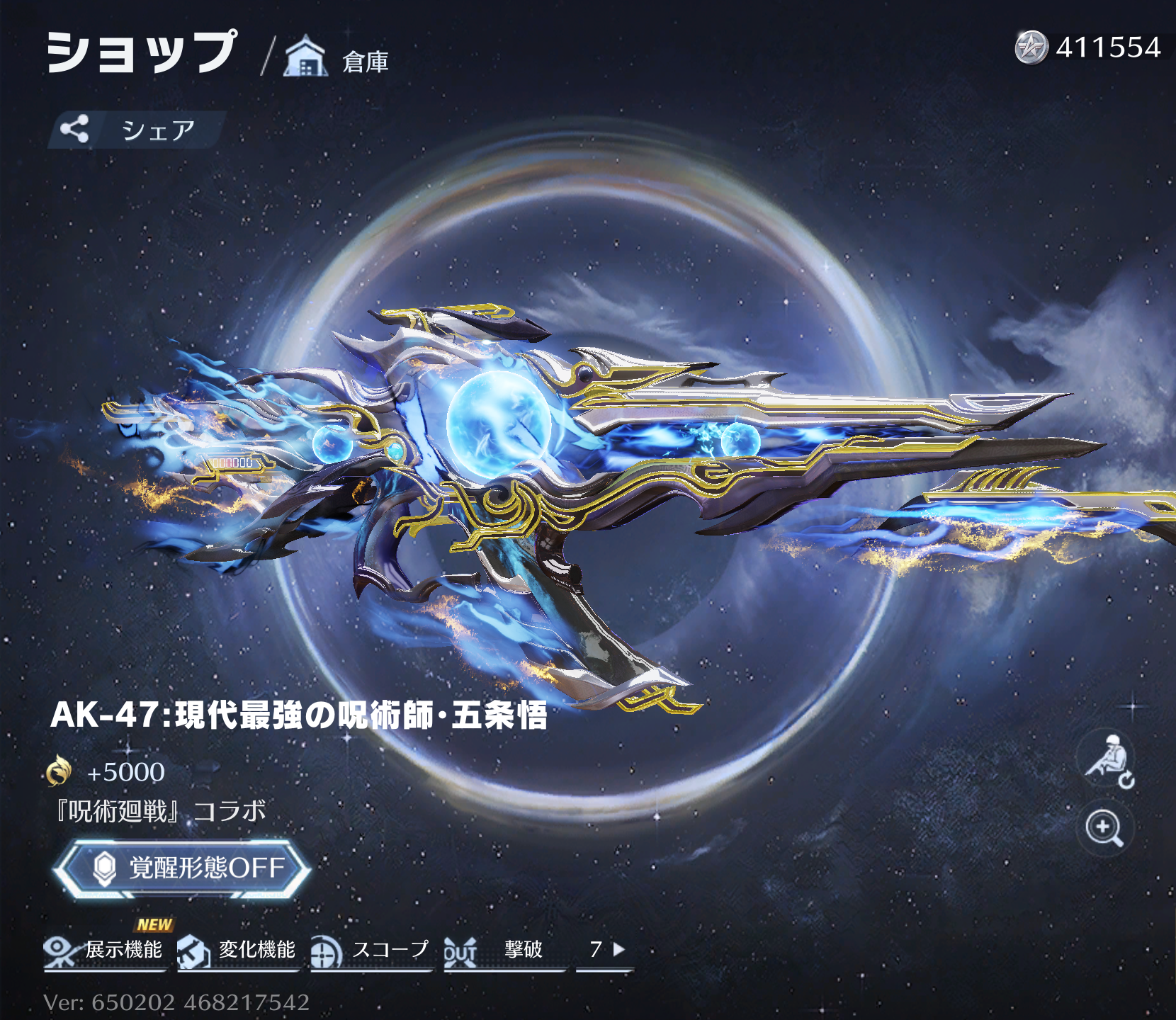
Task: Toggle the 覚醒形態OFF awakening form
Action: [183, 868]
